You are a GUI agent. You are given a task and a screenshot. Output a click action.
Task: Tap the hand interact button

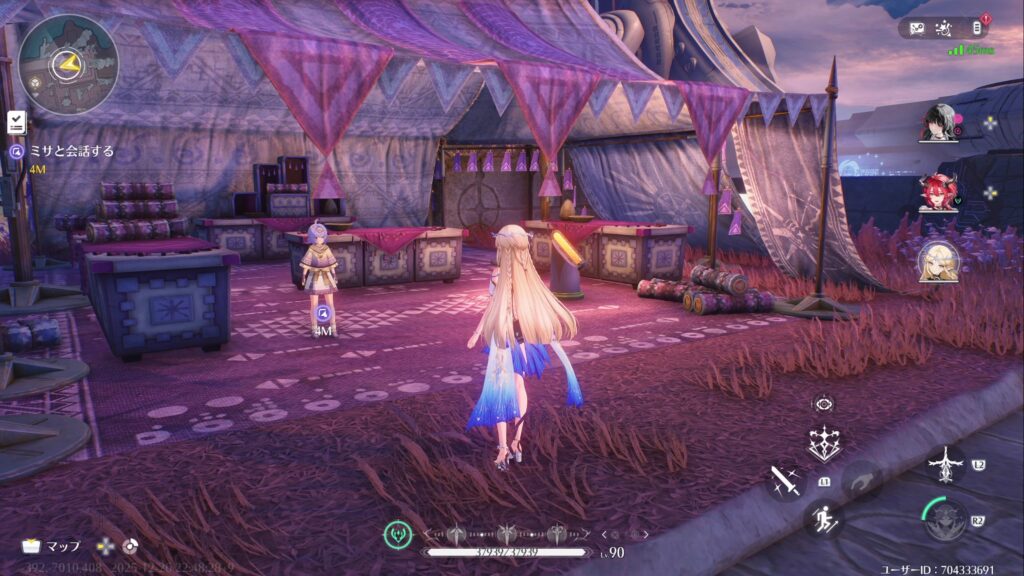pyautogui.click(x=860, y=482)
